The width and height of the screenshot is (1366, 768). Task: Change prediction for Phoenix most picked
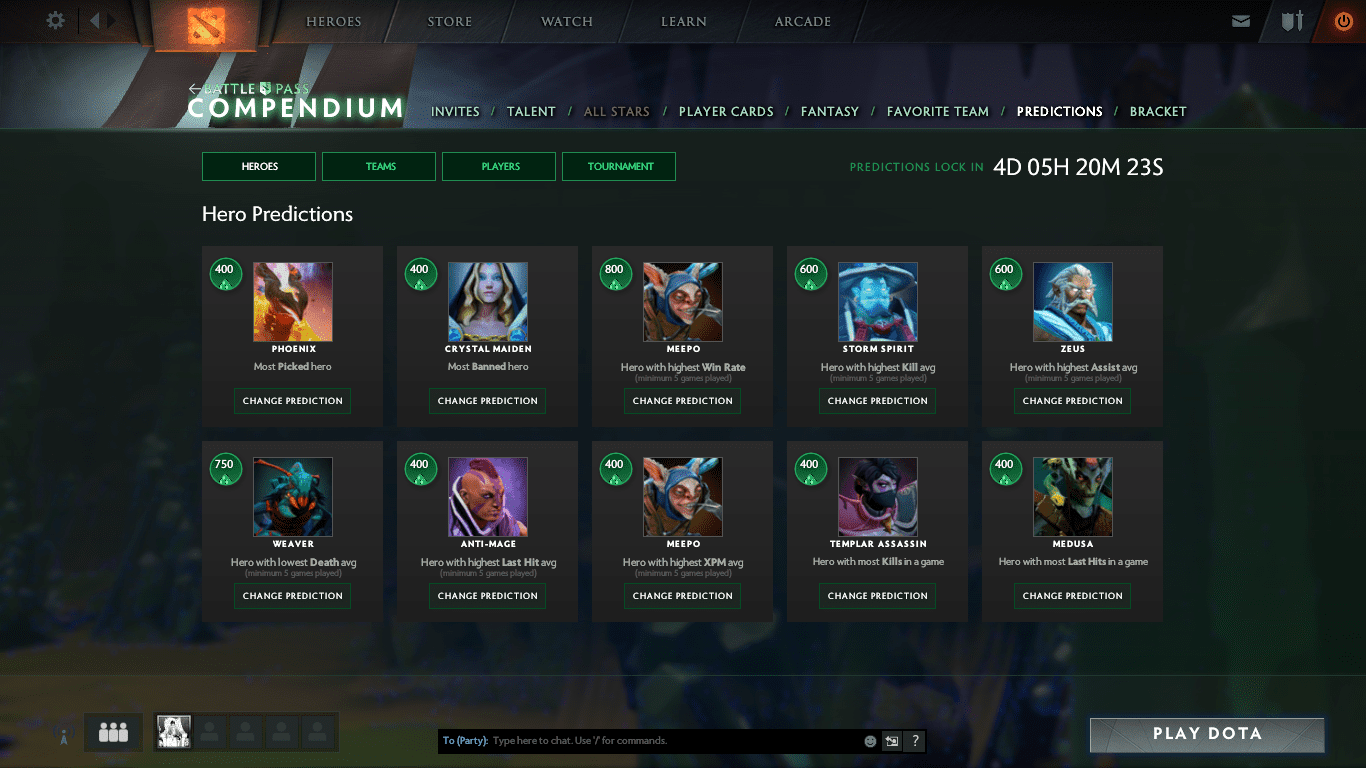click(x=293, y=401)
